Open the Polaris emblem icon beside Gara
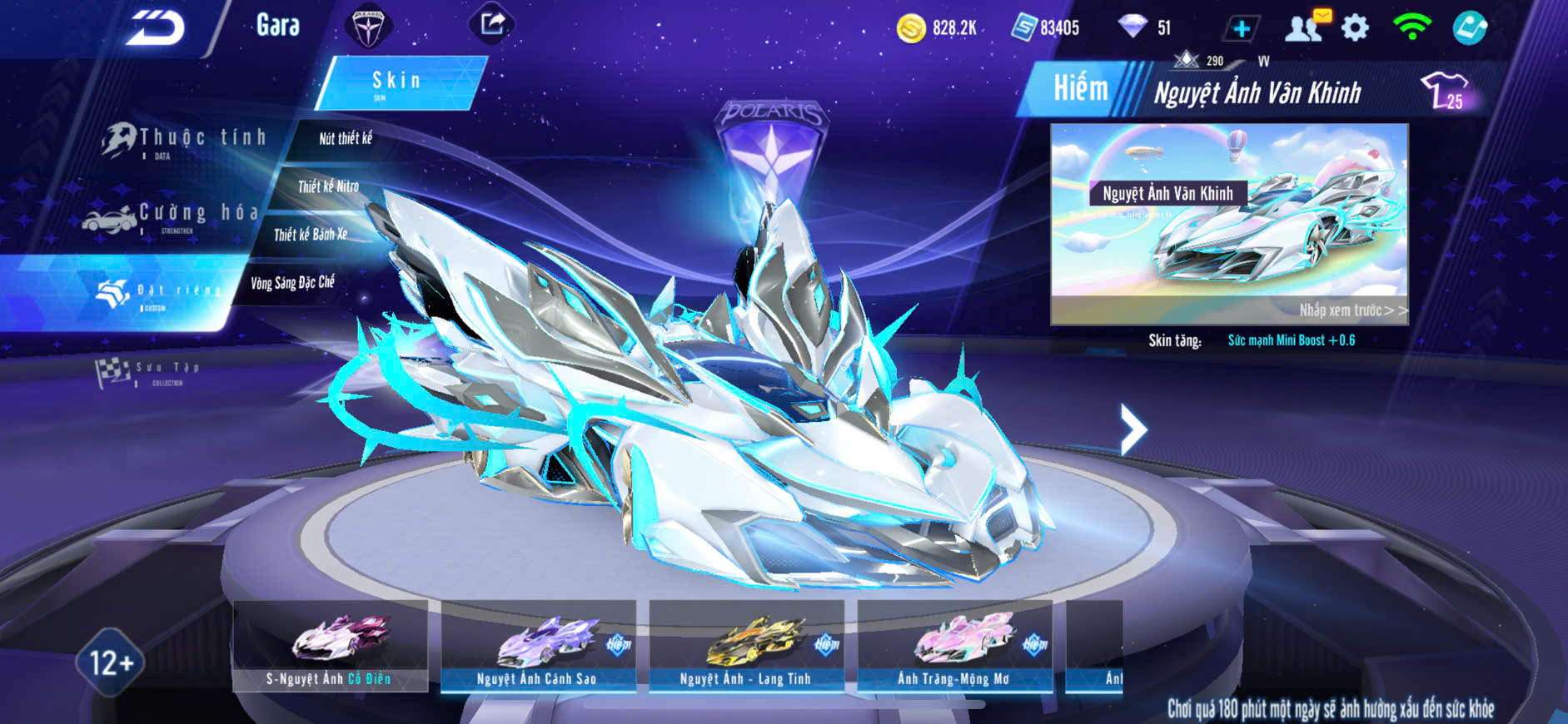The width and height of the screenshot is (1568, 724). click(x=368, y=27)
